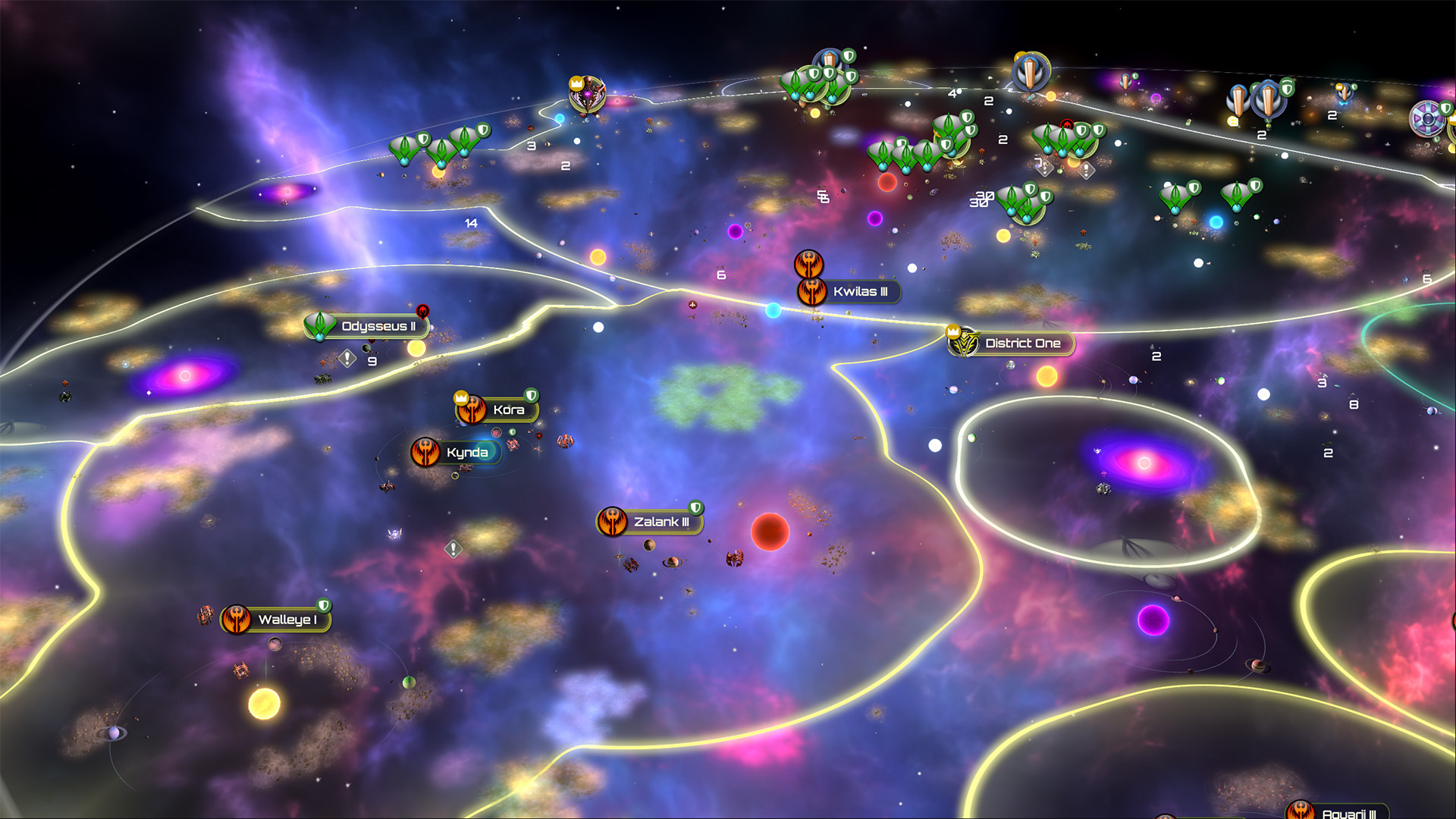The height and width of the screenshot is (819, 1456).
Task: Open the District One label
Action: 1021,344
